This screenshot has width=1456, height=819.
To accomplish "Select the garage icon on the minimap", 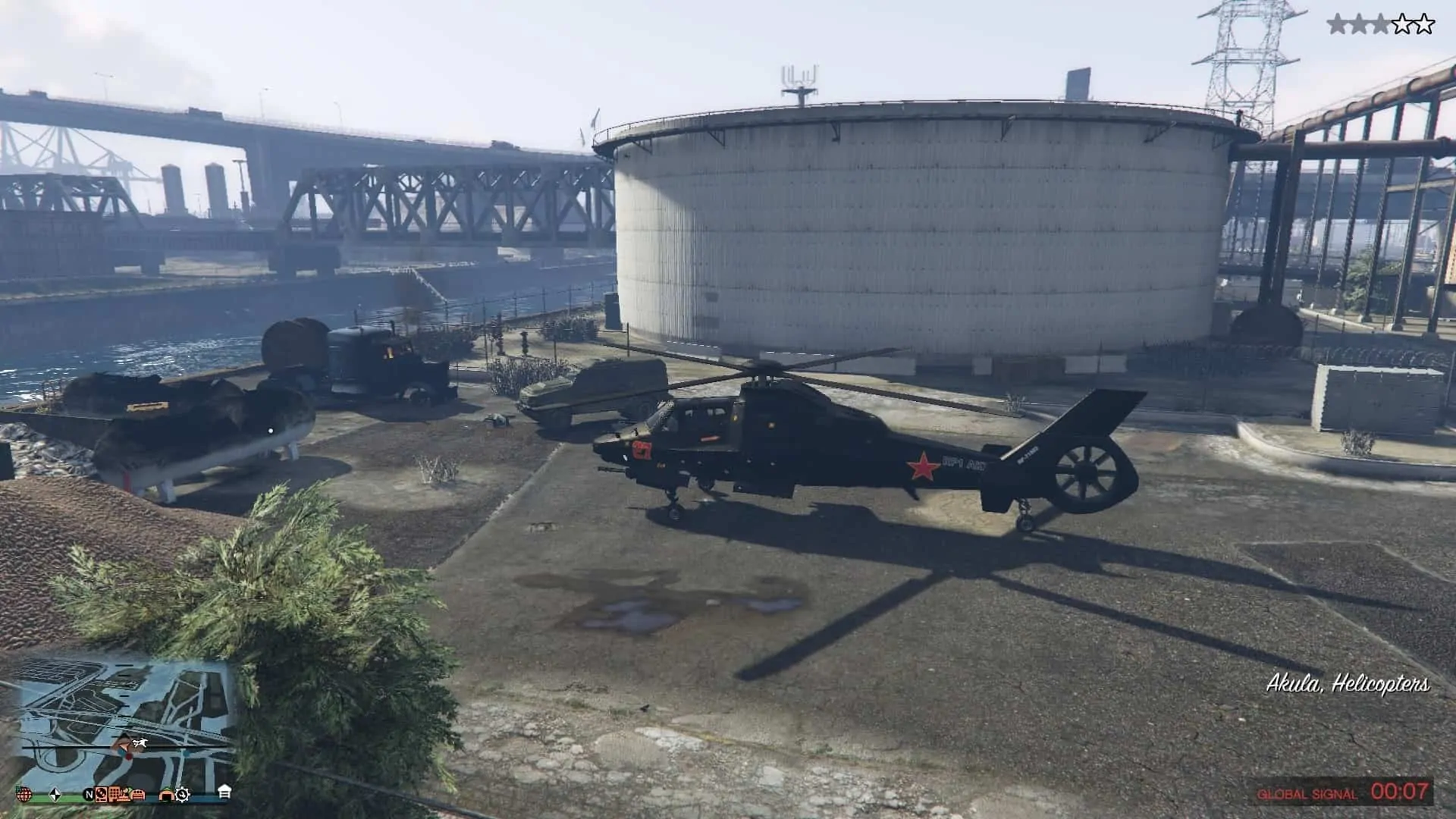I will (x=138, y=795).
